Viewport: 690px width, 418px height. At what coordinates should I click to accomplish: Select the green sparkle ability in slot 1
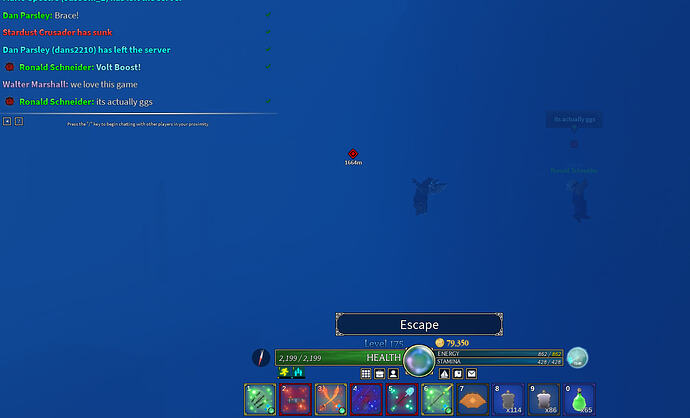pos(260,399)
